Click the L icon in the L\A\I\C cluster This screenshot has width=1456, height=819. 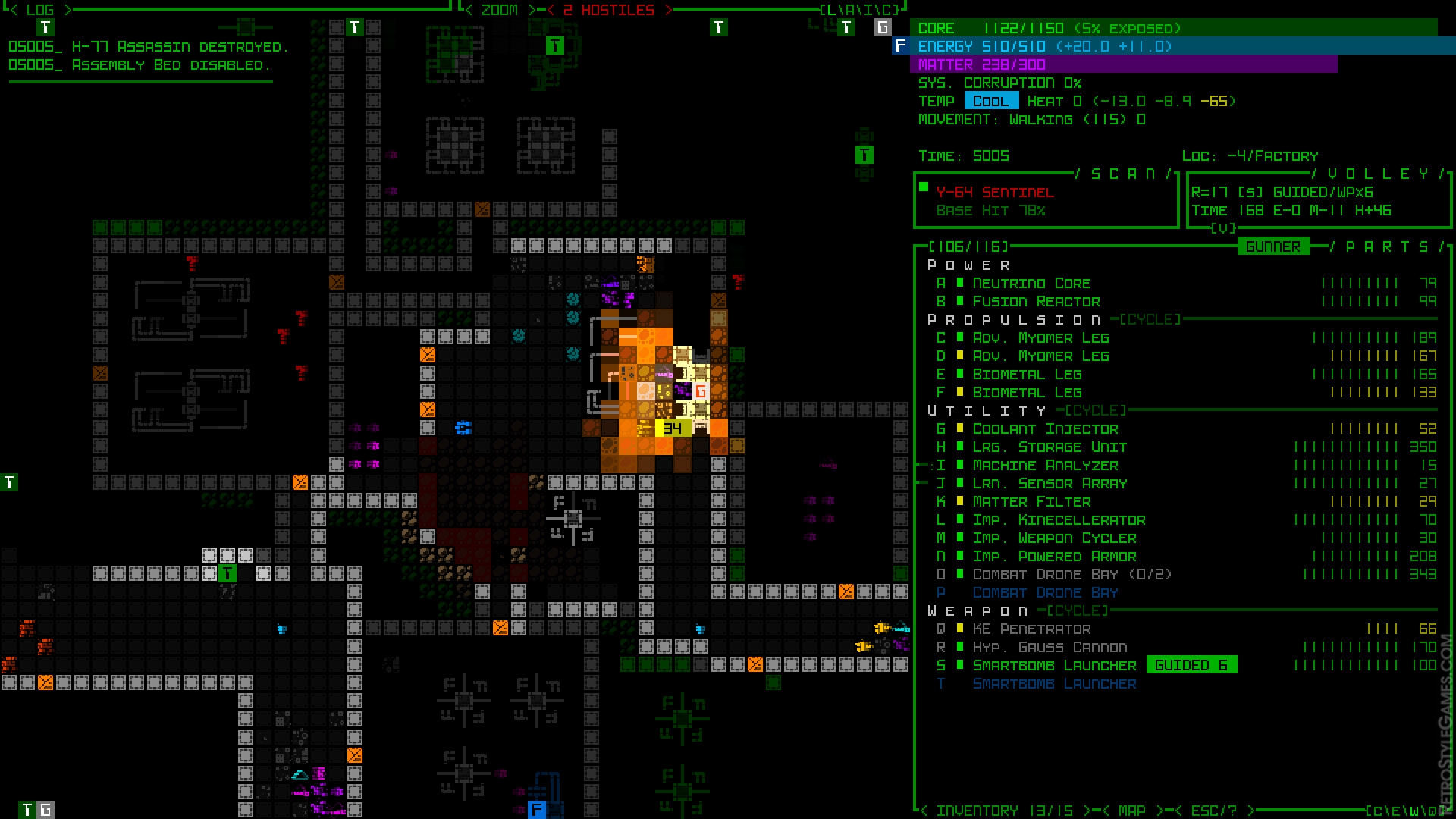(x=831, y=11)
